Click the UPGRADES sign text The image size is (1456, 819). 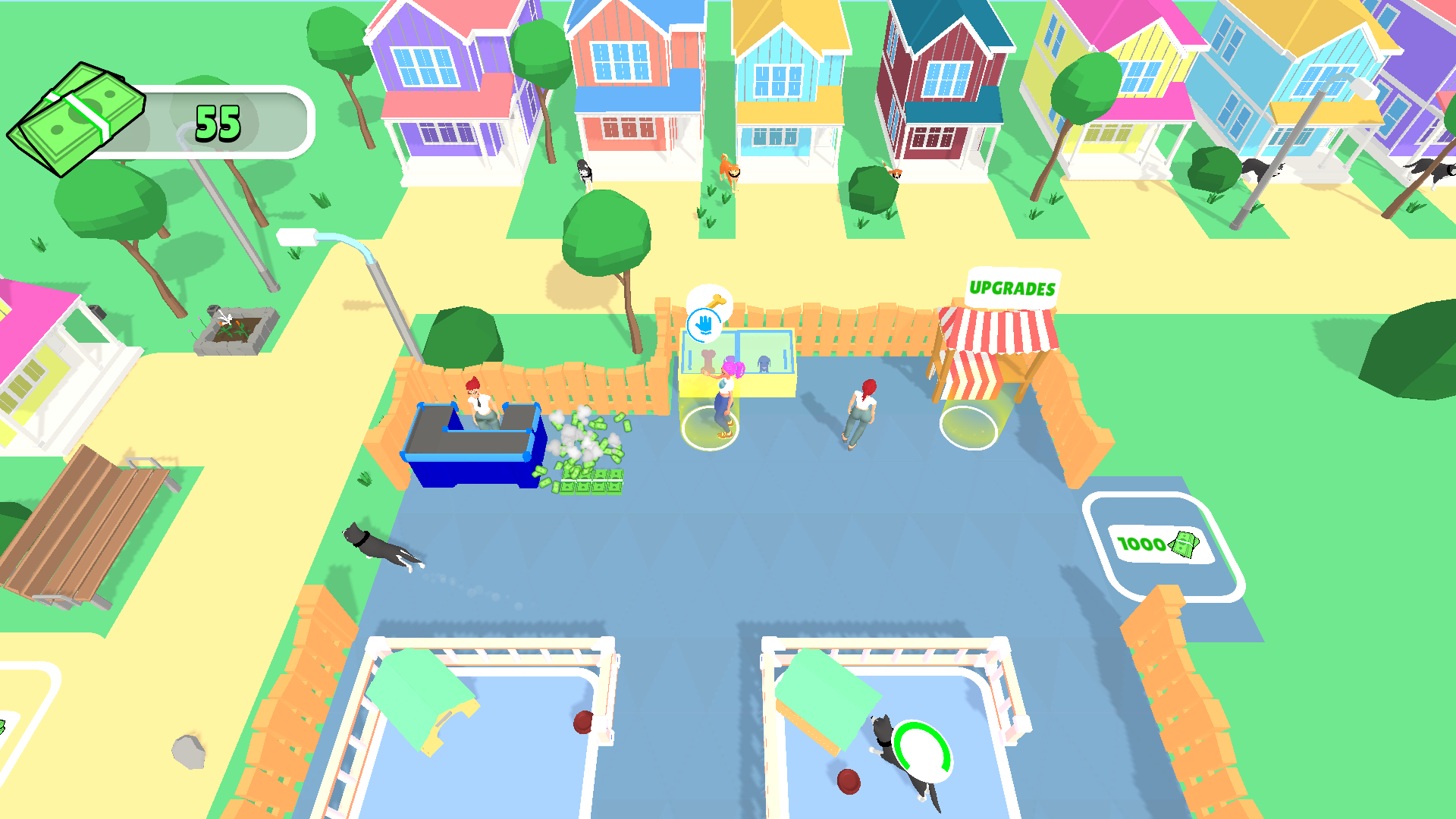(1012, 288)
